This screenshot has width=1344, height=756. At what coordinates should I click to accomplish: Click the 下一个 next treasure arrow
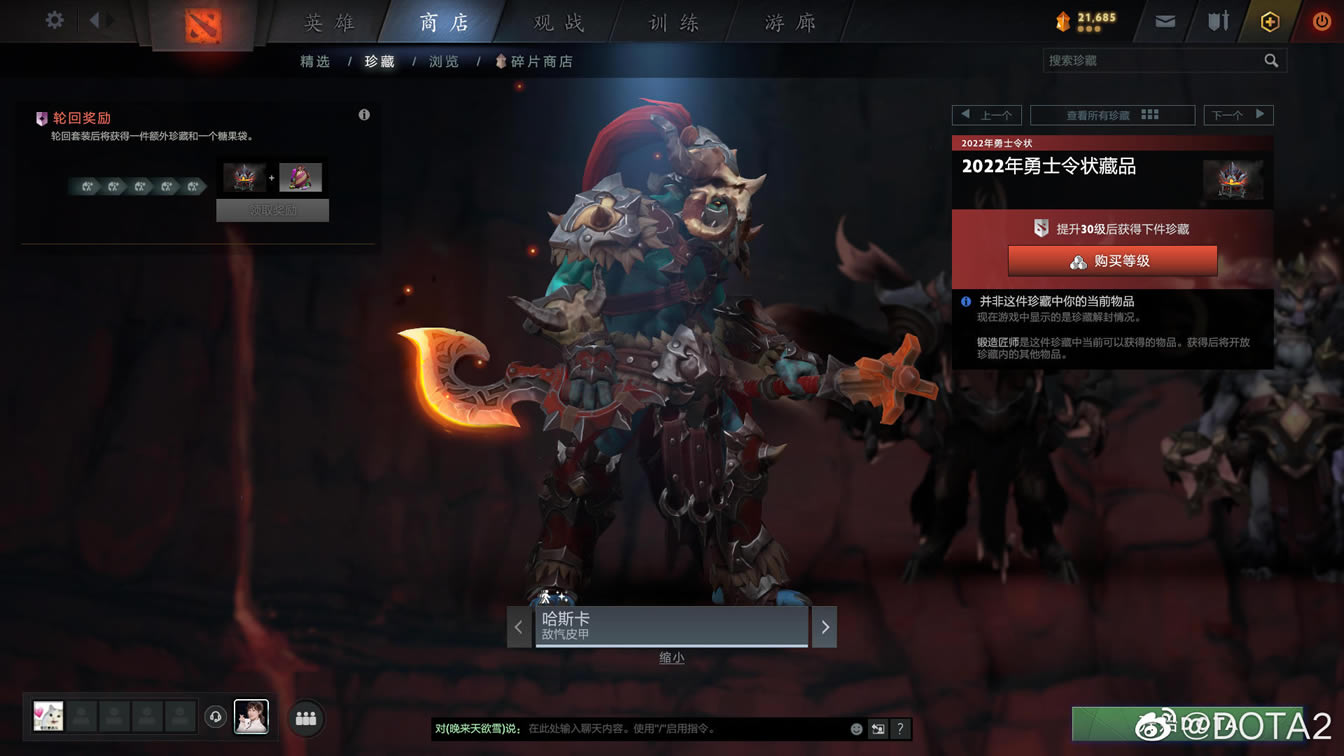point(1238,114)
